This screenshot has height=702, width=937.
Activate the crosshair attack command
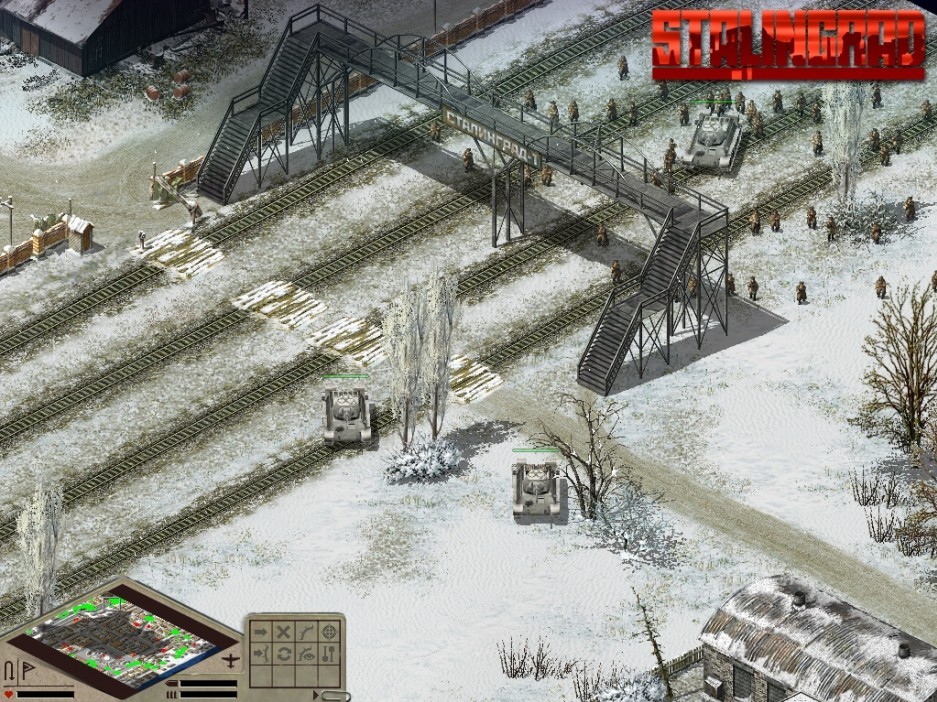coord(330,632)
